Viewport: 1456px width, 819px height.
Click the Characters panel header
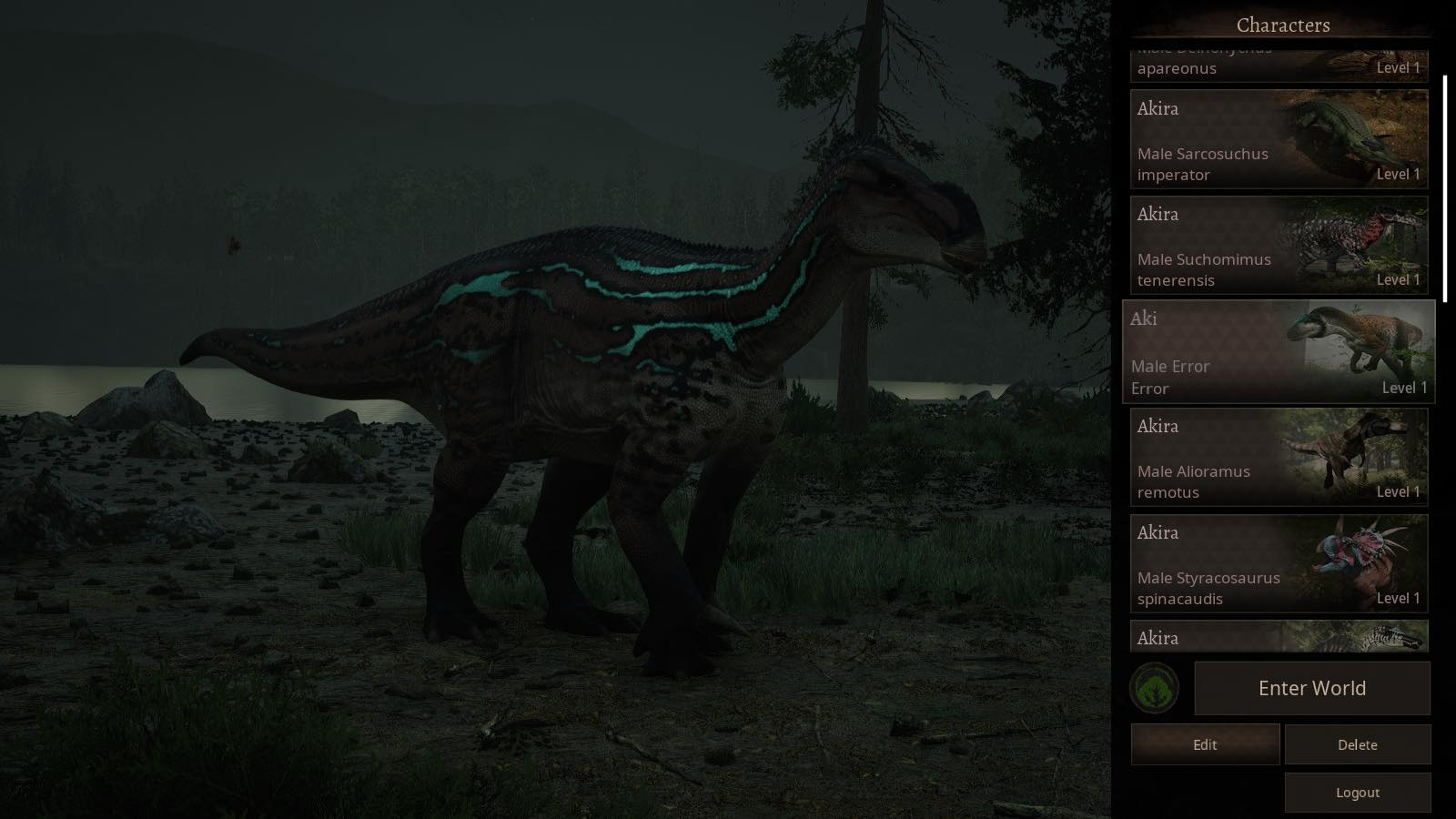click(1283, 25)
